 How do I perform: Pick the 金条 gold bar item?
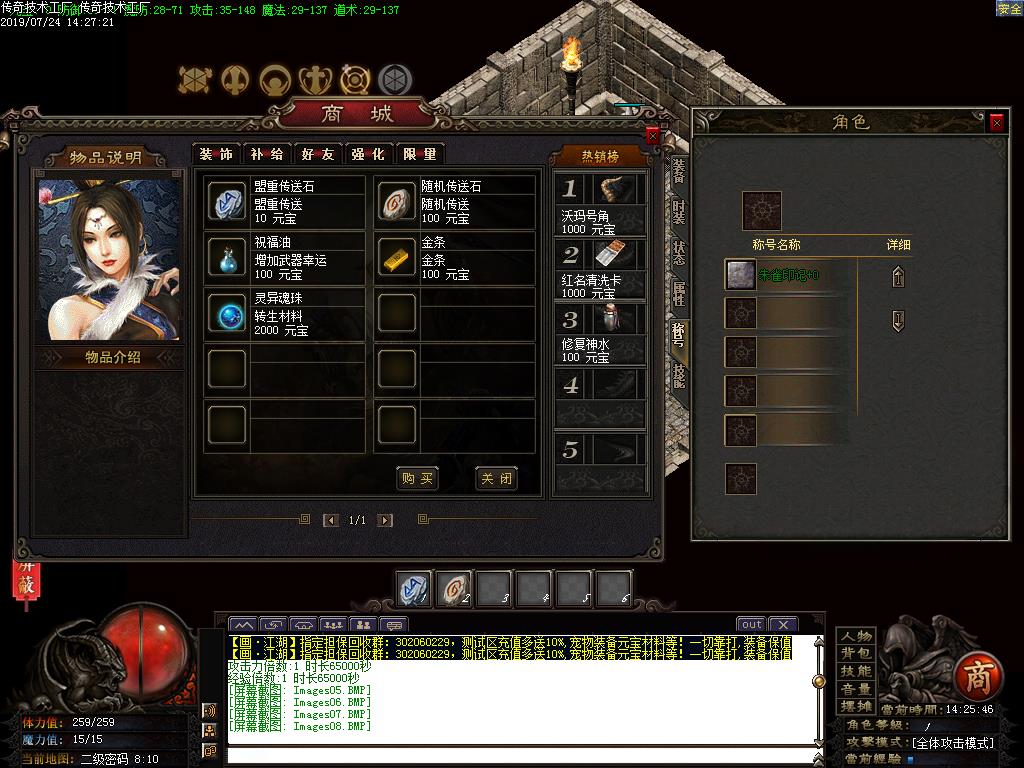(x=397, y=258)
